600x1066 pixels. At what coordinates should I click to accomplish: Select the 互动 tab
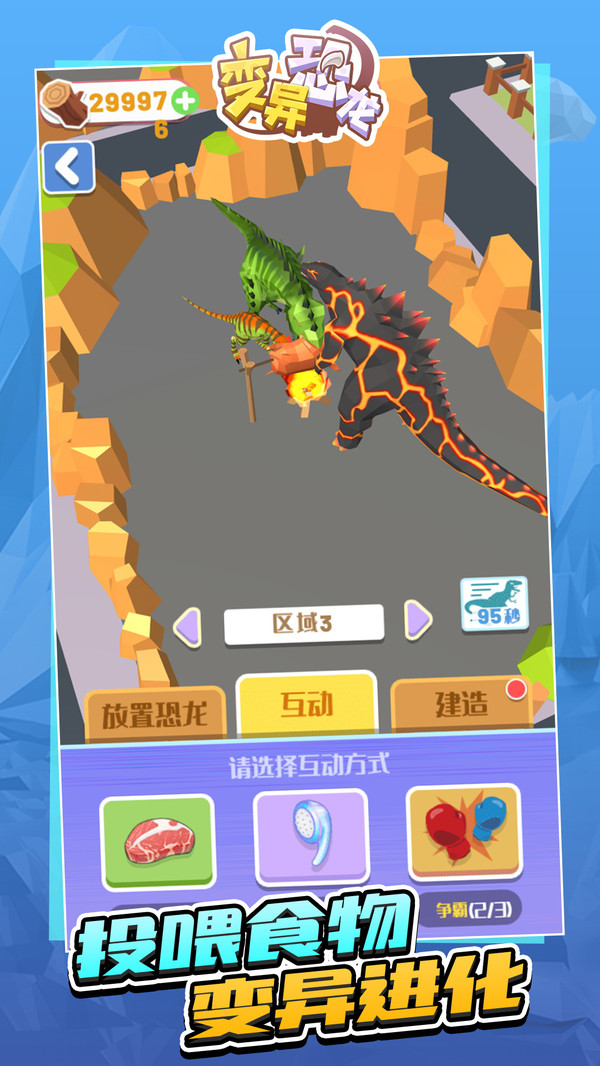click(306, 704)
